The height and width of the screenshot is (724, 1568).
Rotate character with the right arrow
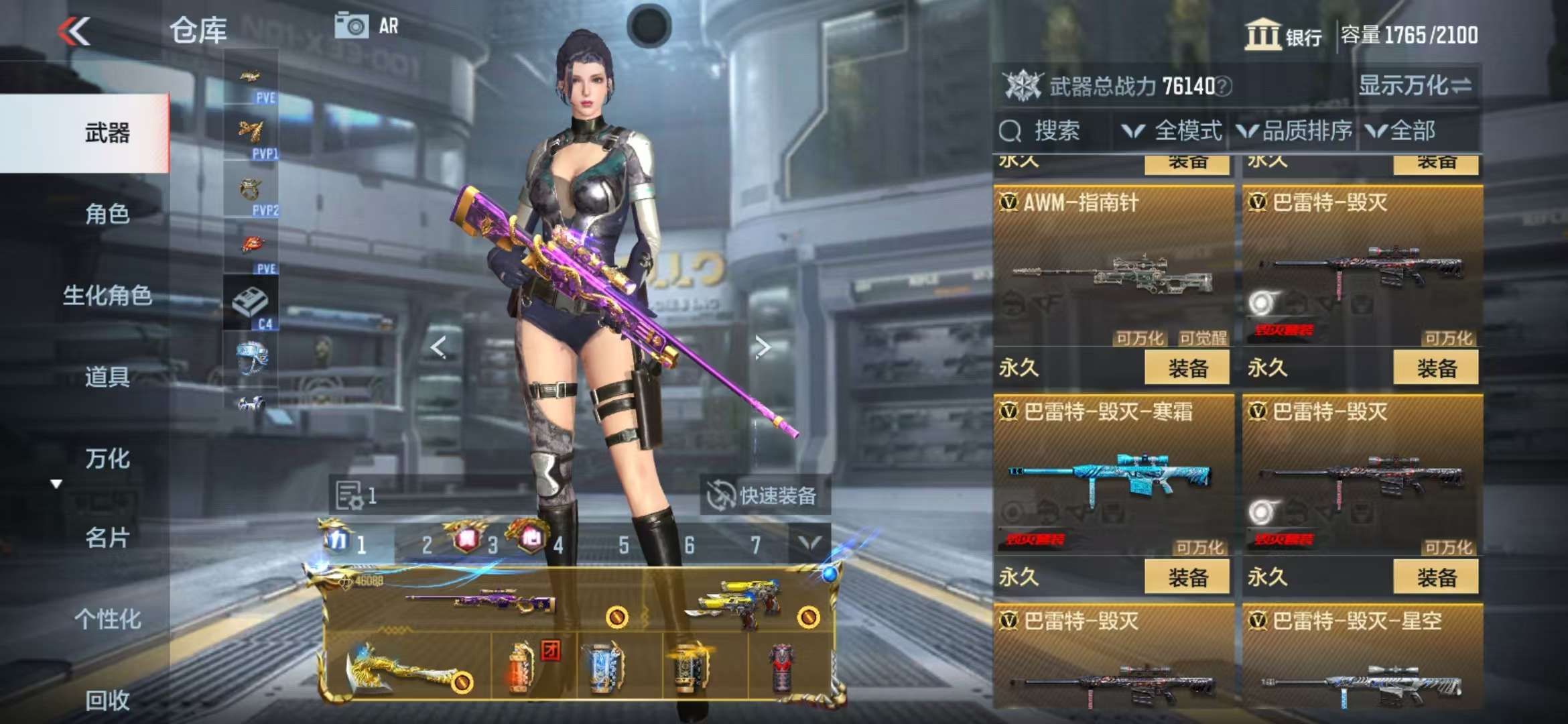[x=762, y=347]
